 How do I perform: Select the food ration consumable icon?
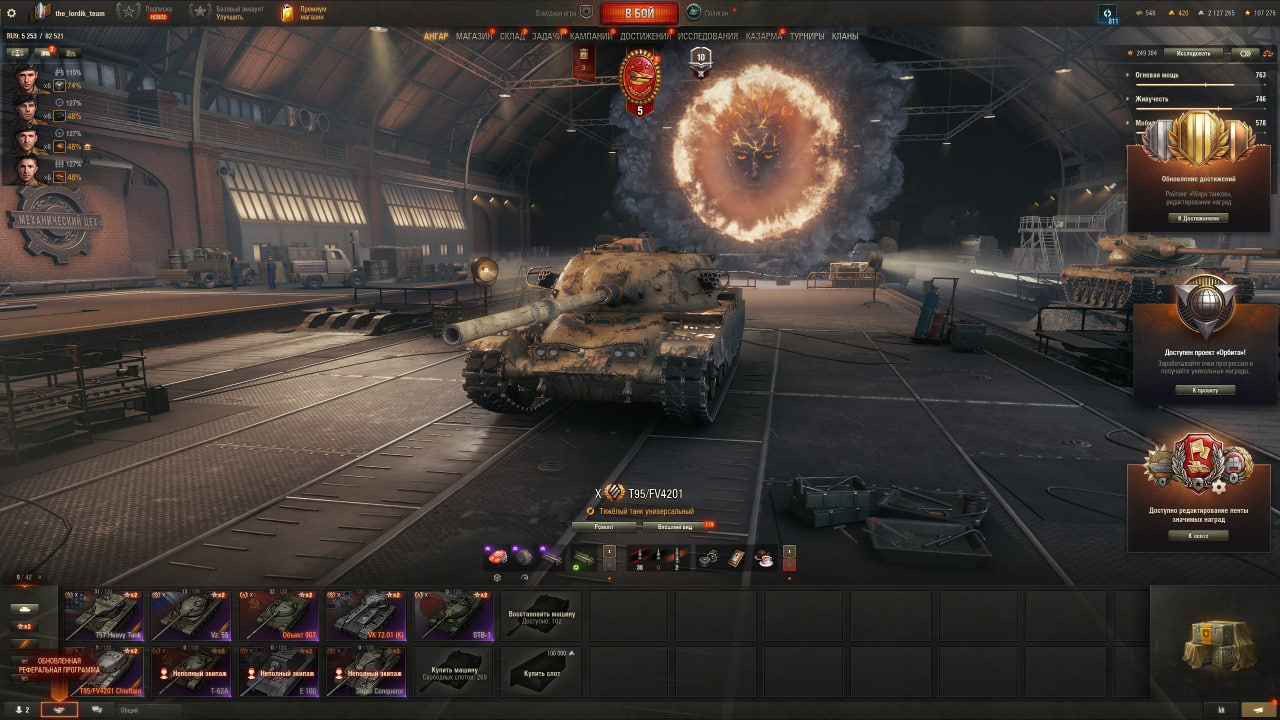[x=764, y=560]
